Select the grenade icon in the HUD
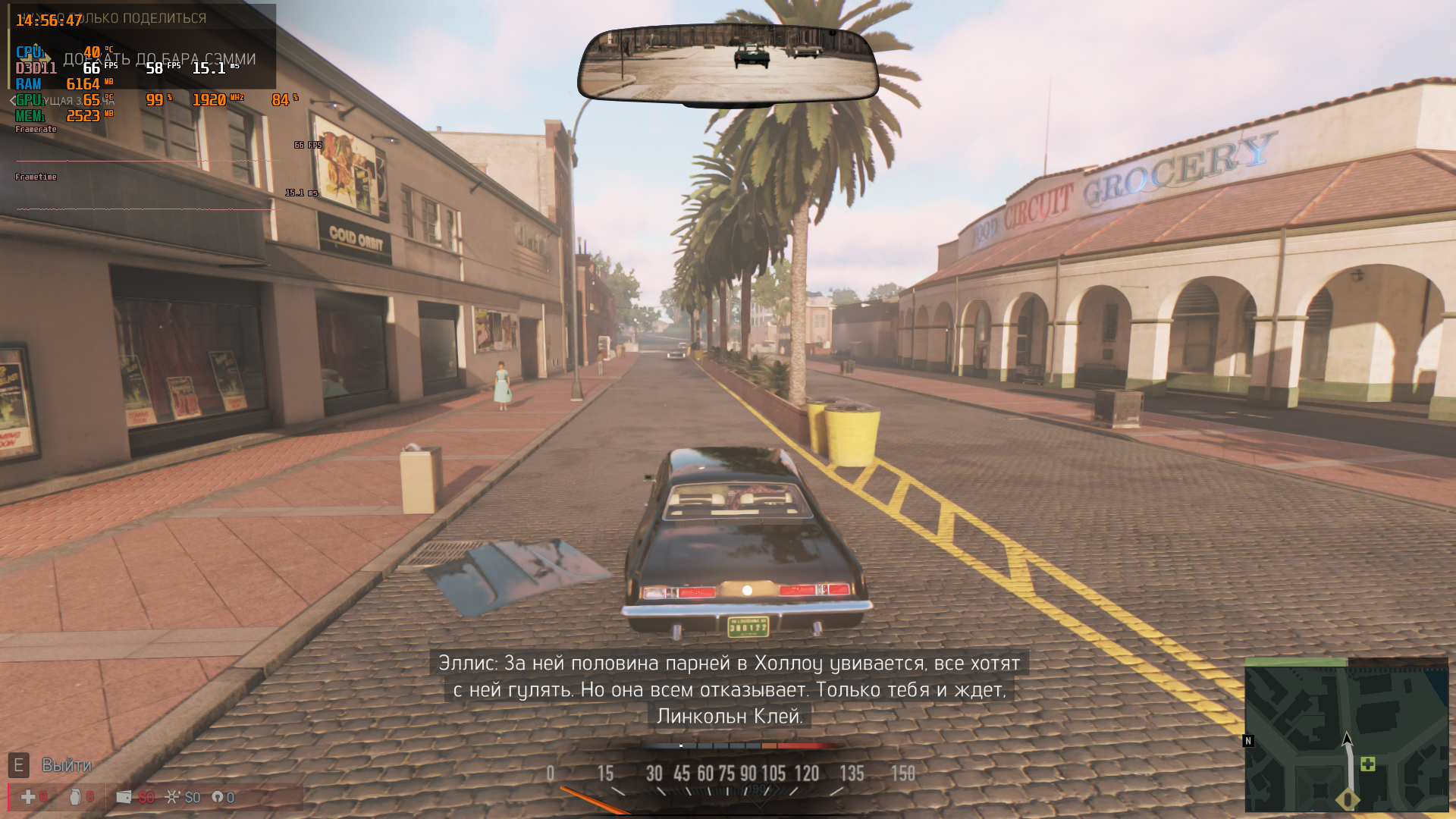Viewport: 1456px width, 819px height. click(75, 797)
